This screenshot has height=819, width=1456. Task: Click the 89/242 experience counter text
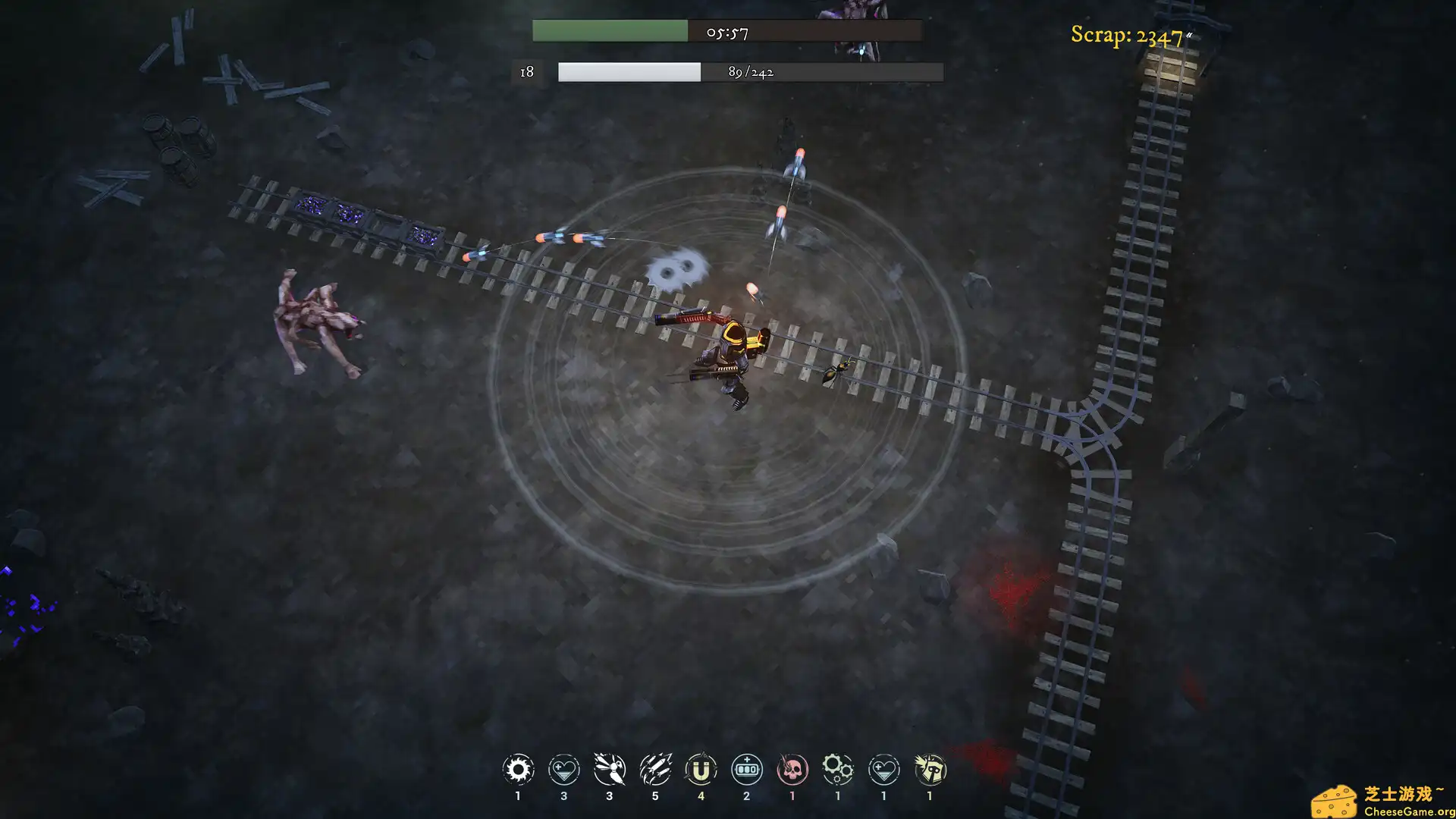(750, 72)
